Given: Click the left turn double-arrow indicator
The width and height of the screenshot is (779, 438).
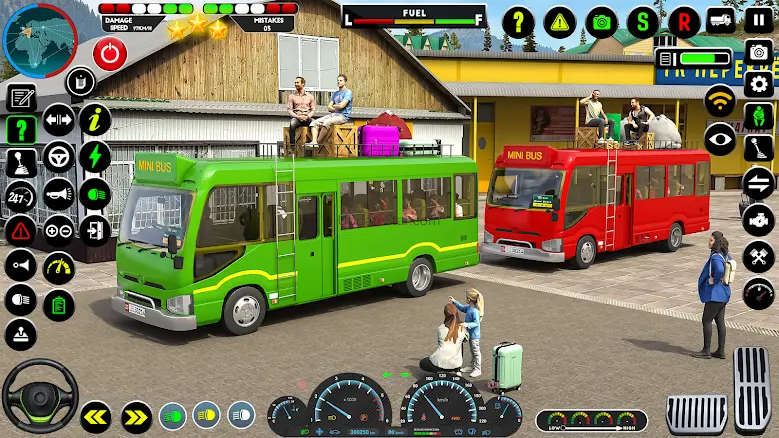Looking at the screenshot, I should (96, 415).
